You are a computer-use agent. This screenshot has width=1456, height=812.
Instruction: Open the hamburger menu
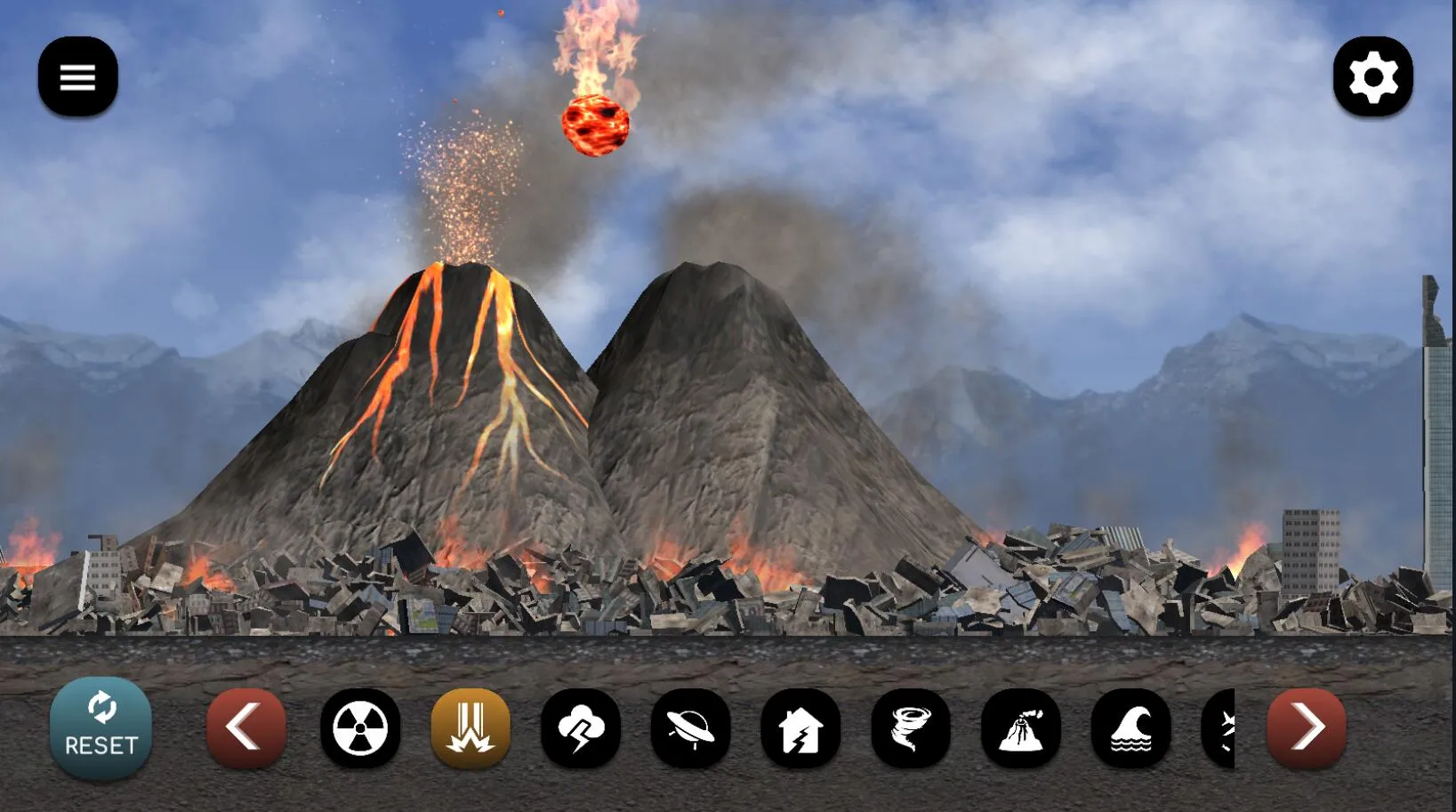click(x=78, y=76)
